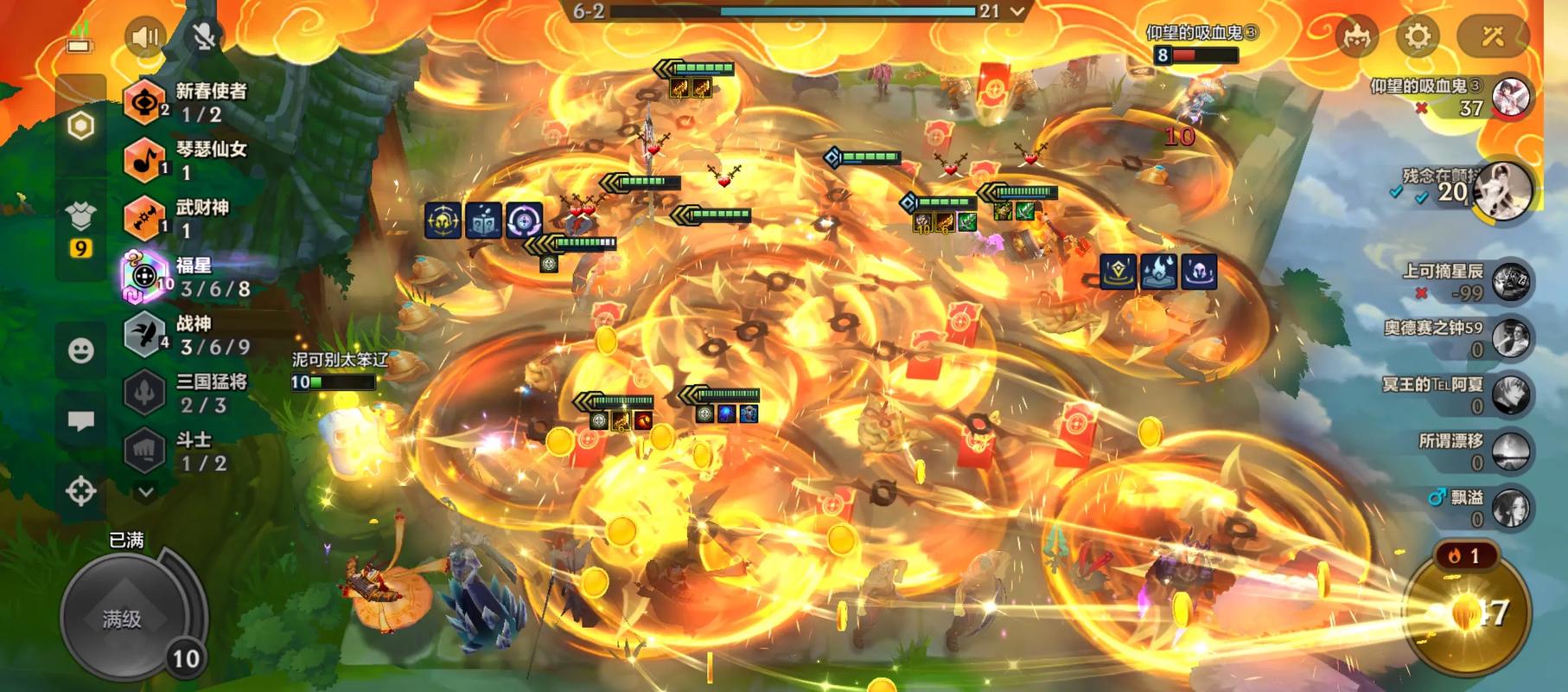Open the settings gear menu
1568x692 pixels.
tap(1418, 36)
